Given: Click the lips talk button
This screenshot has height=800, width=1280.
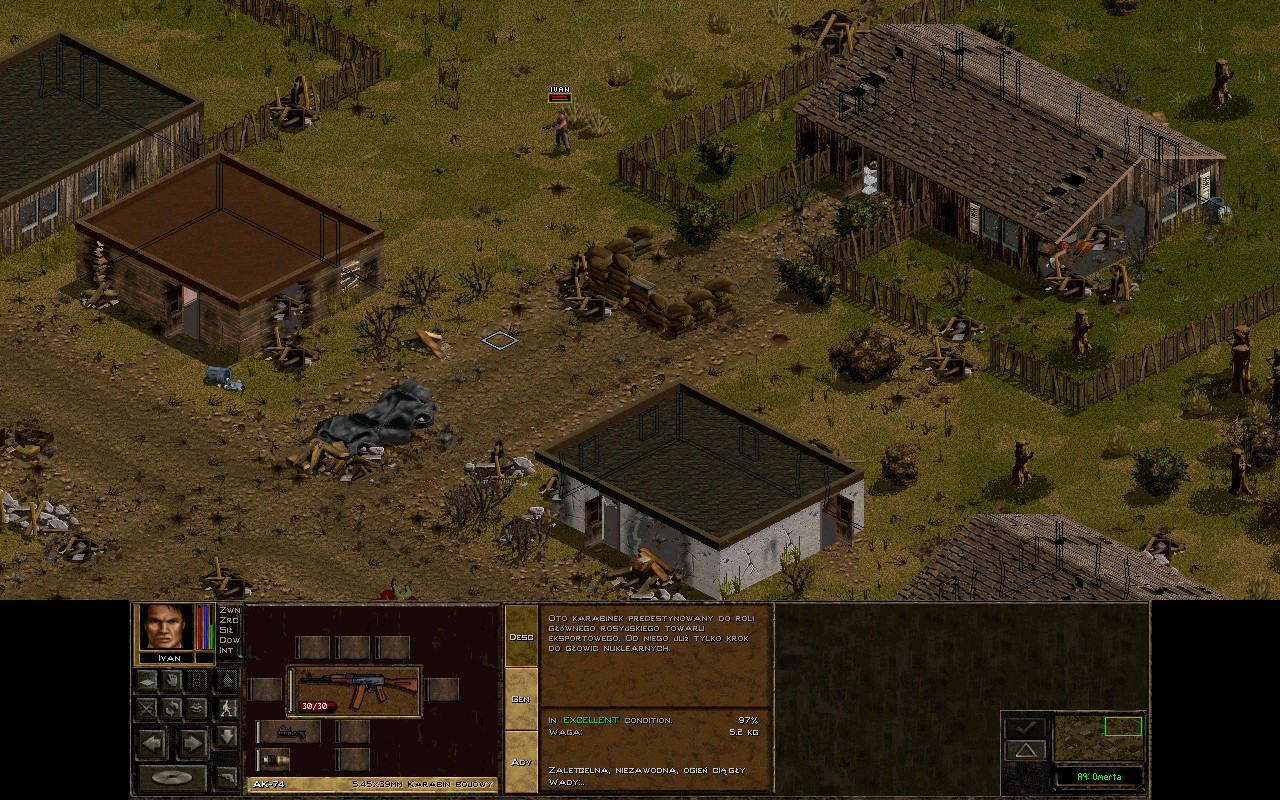Looking at the screenshot, I should tap(197, 708).
